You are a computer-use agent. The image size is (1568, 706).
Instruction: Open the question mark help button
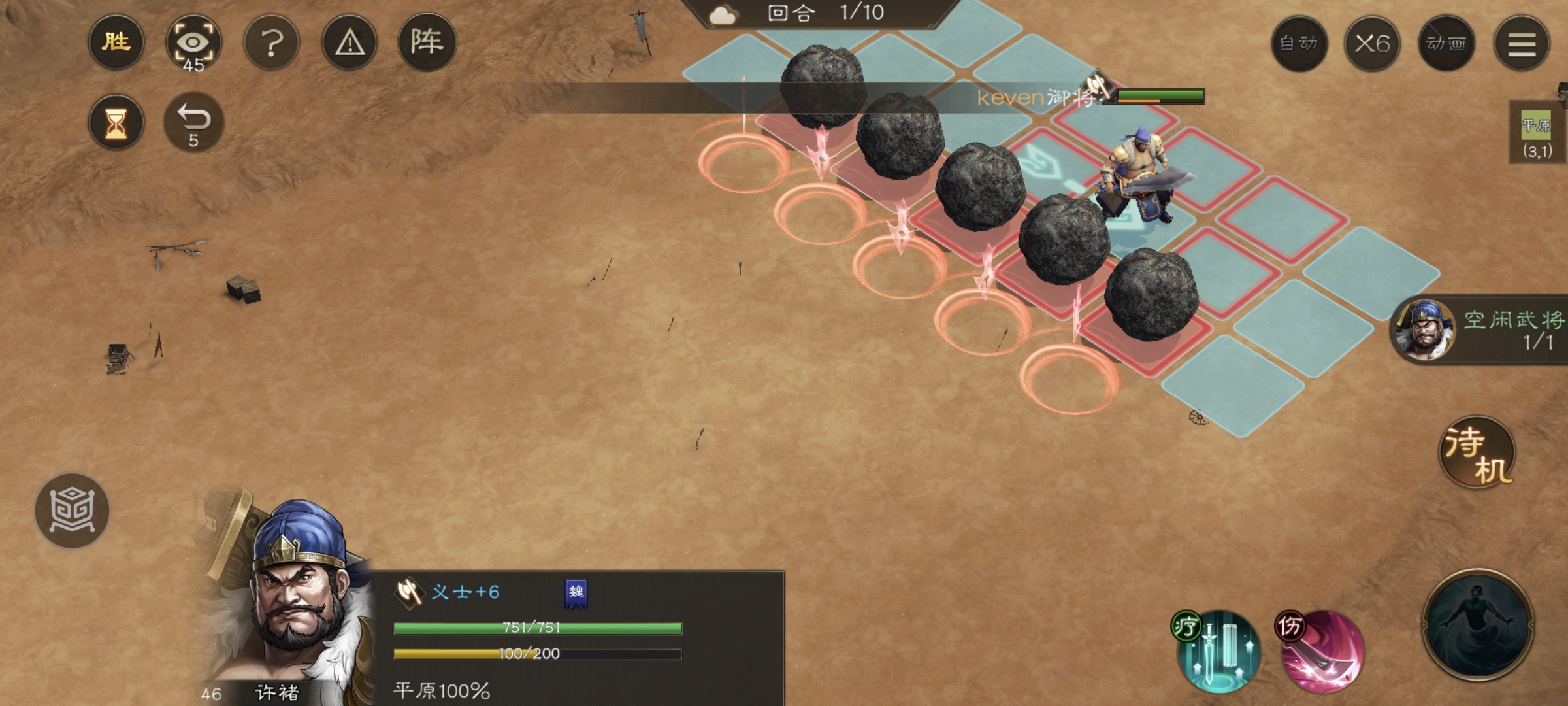[x=271, y=43]
